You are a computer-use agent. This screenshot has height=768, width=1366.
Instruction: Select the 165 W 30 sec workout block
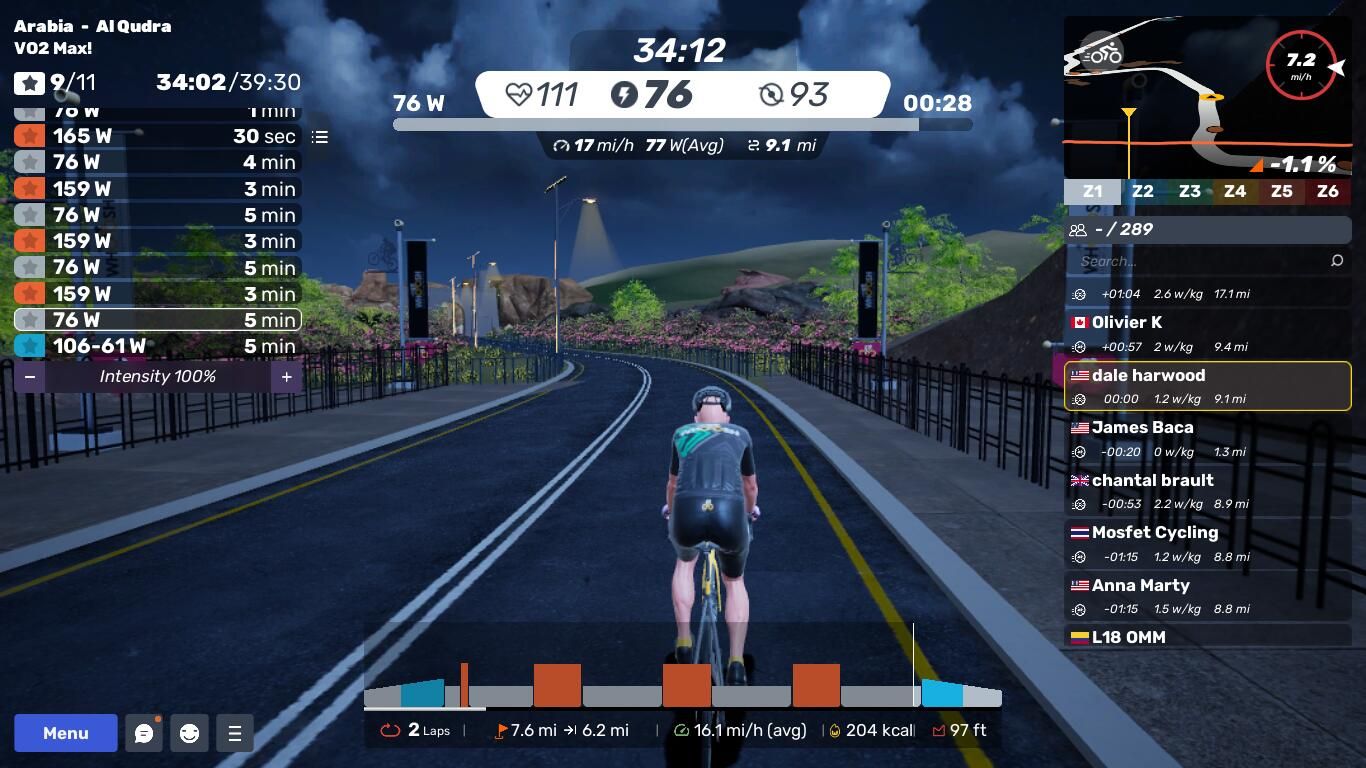[157, 136]
